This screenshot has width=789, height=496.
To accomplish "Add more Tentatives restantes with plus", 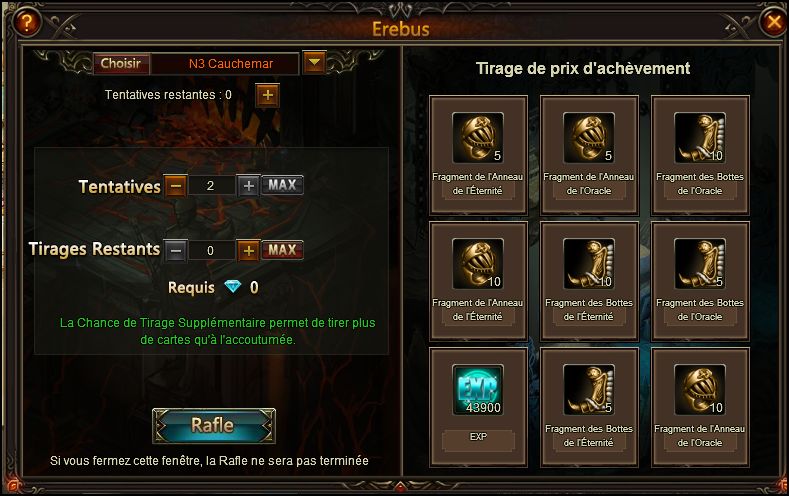I will point(267,95).
